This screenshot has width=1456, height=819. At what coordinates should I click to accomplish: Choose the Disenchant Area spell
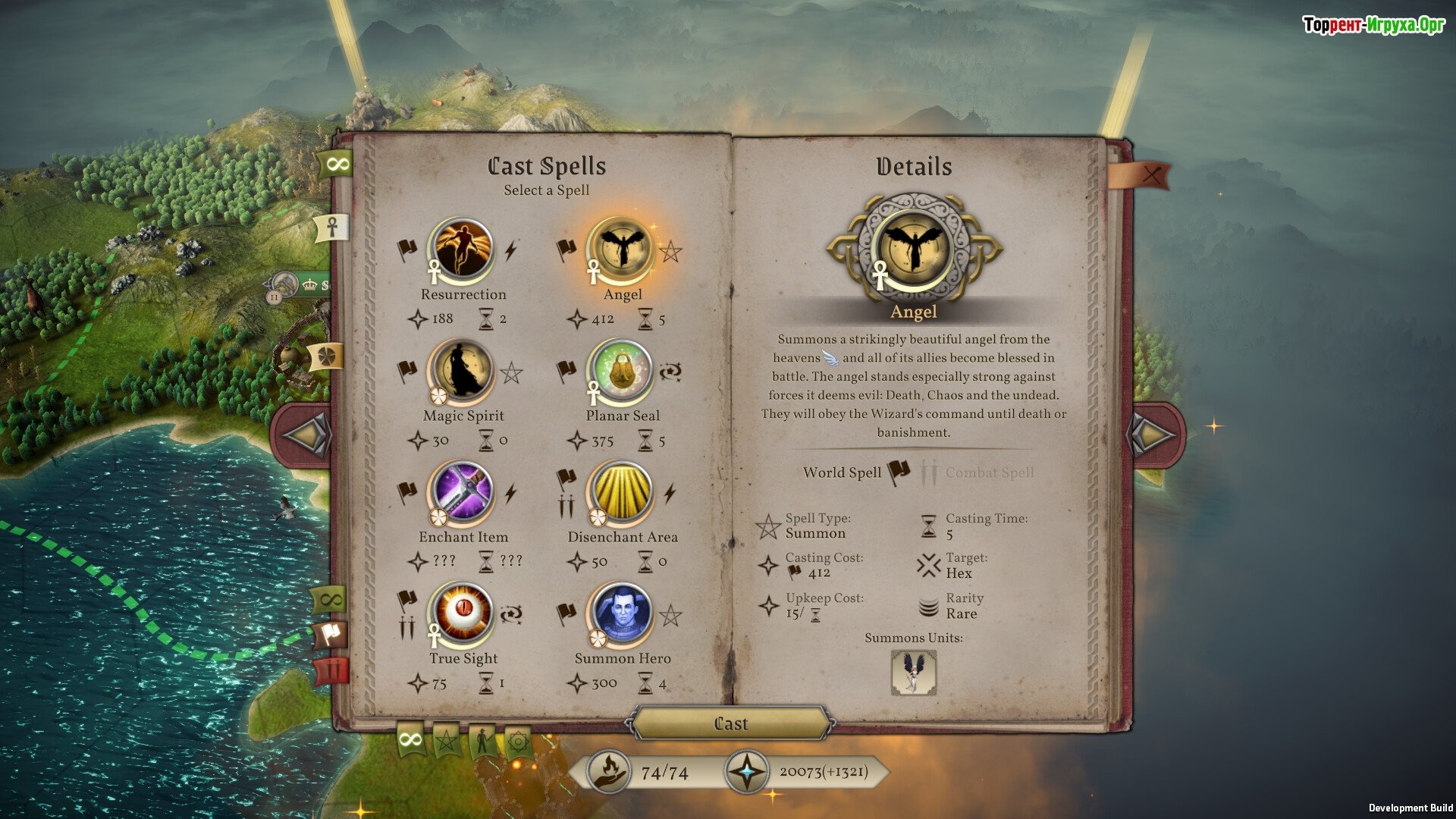621,492
